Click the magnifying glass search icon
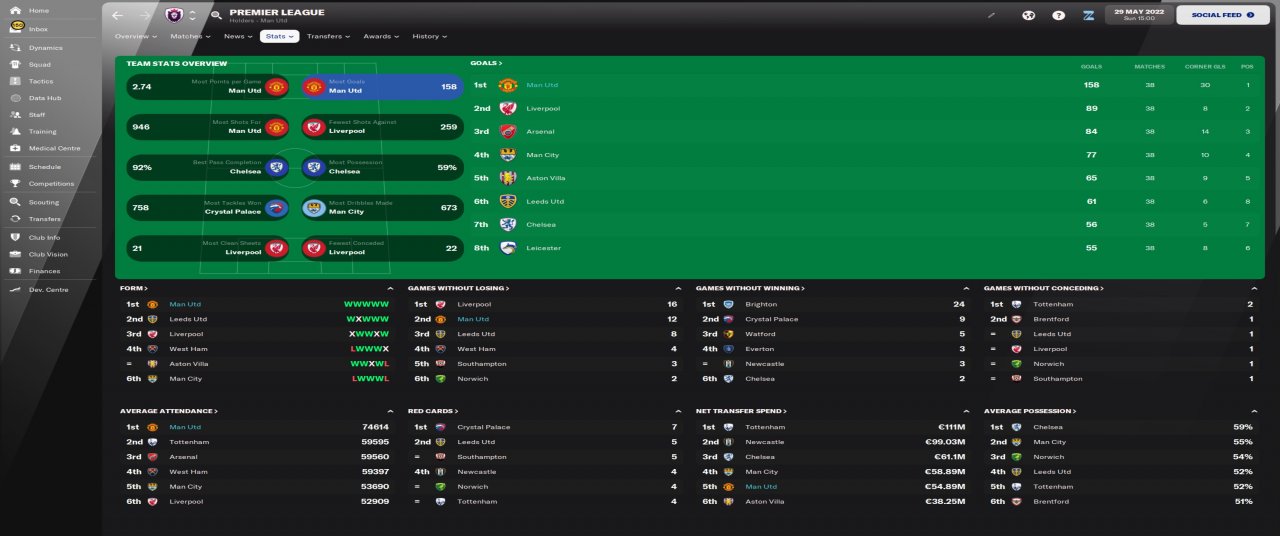This screenshot has width=1280, height=536. coord(217,15)
